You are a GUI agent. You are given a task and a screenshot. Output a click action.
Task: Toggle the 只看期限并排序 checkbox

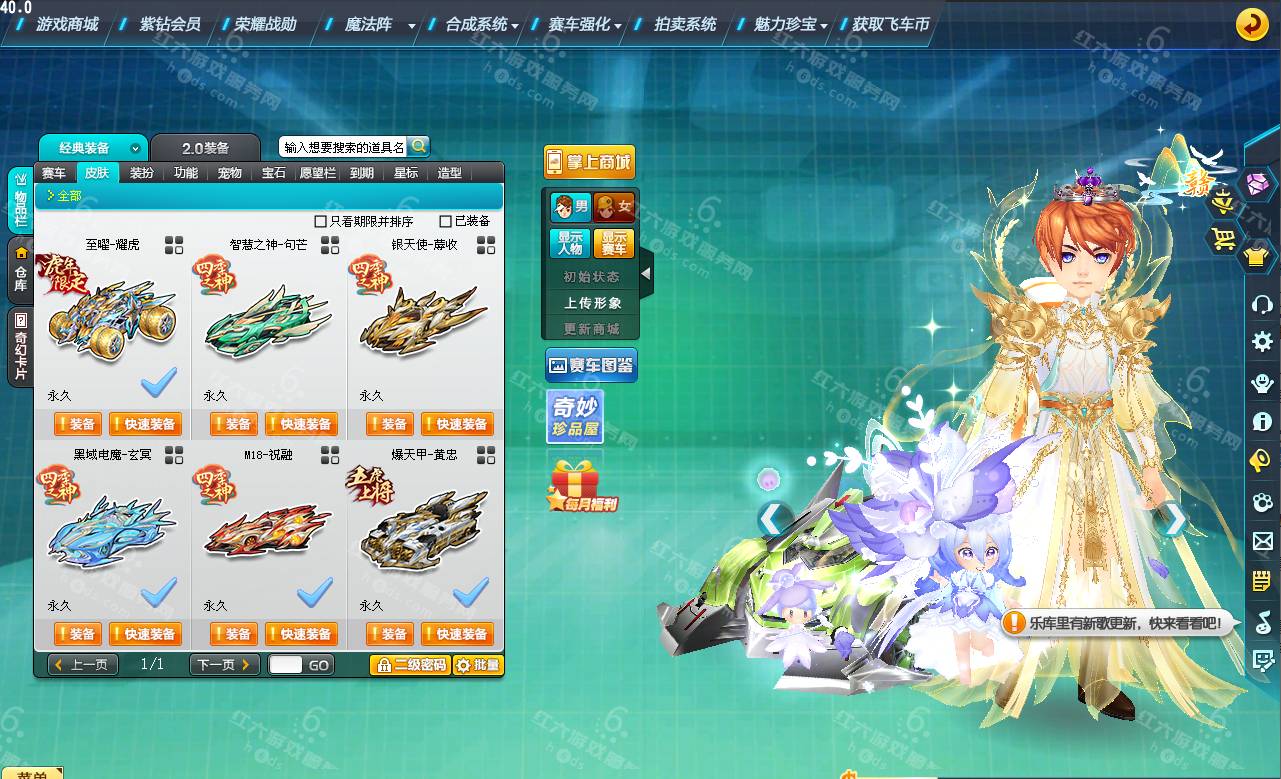(x=321, y=221)
